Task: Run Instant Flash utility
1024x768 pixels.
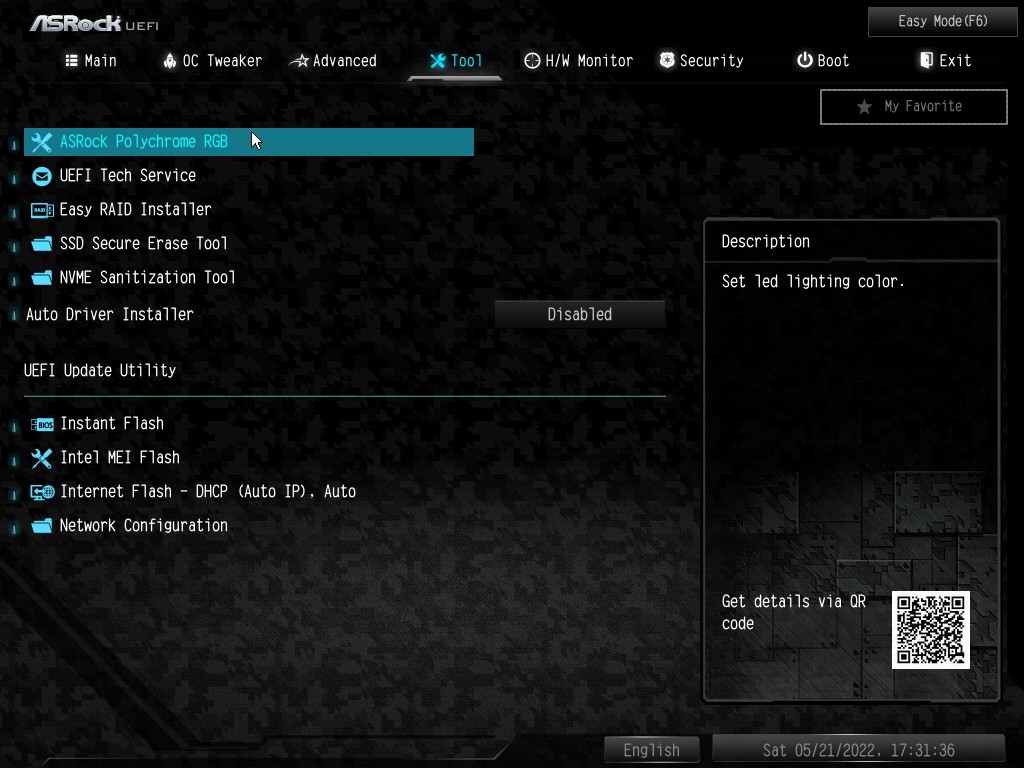Action: pyautogui.click(x=111, y=424)
